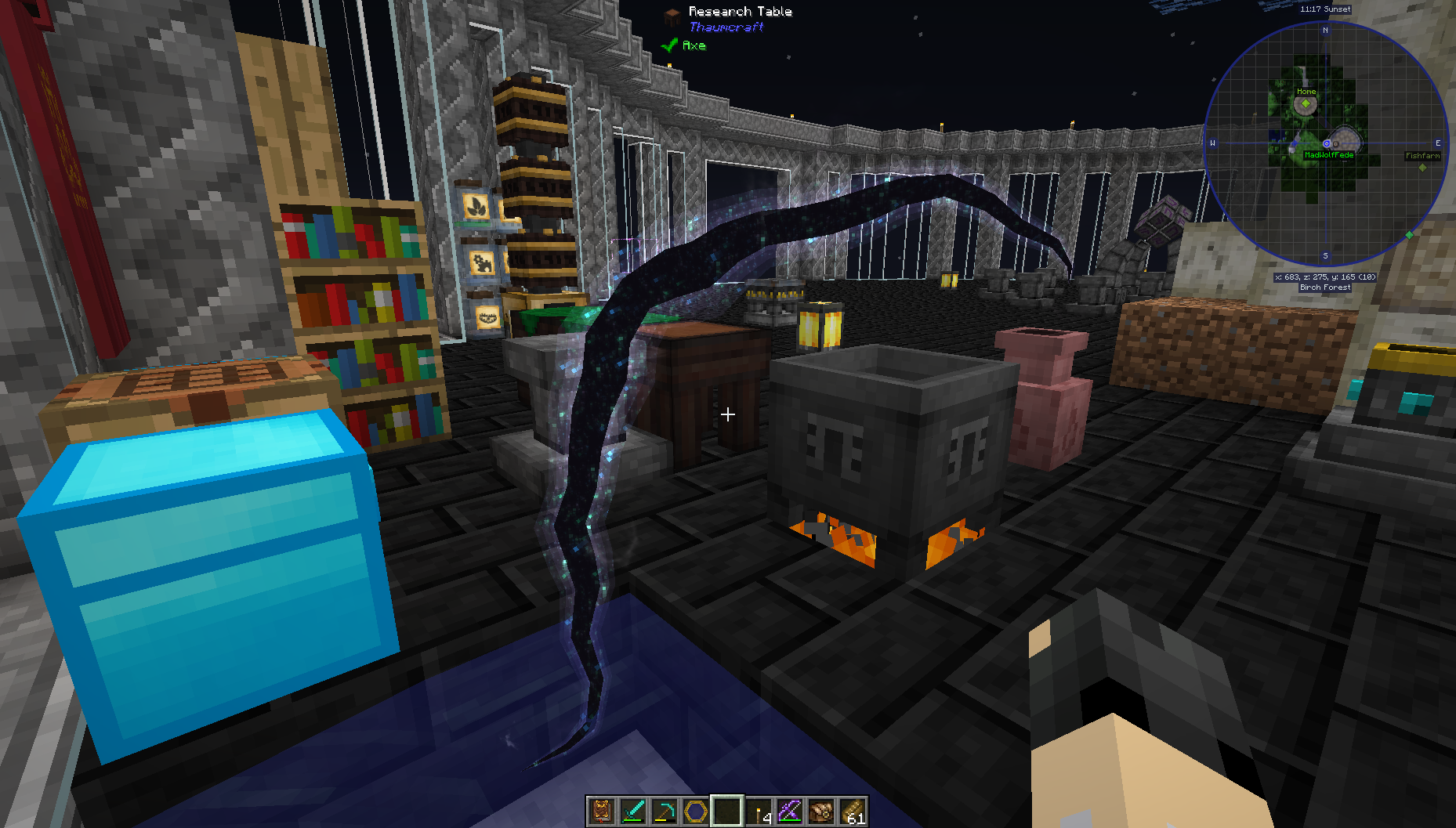
Task: Select the Thaumonomicon book hotbar slot
Action: pos(601,812)
